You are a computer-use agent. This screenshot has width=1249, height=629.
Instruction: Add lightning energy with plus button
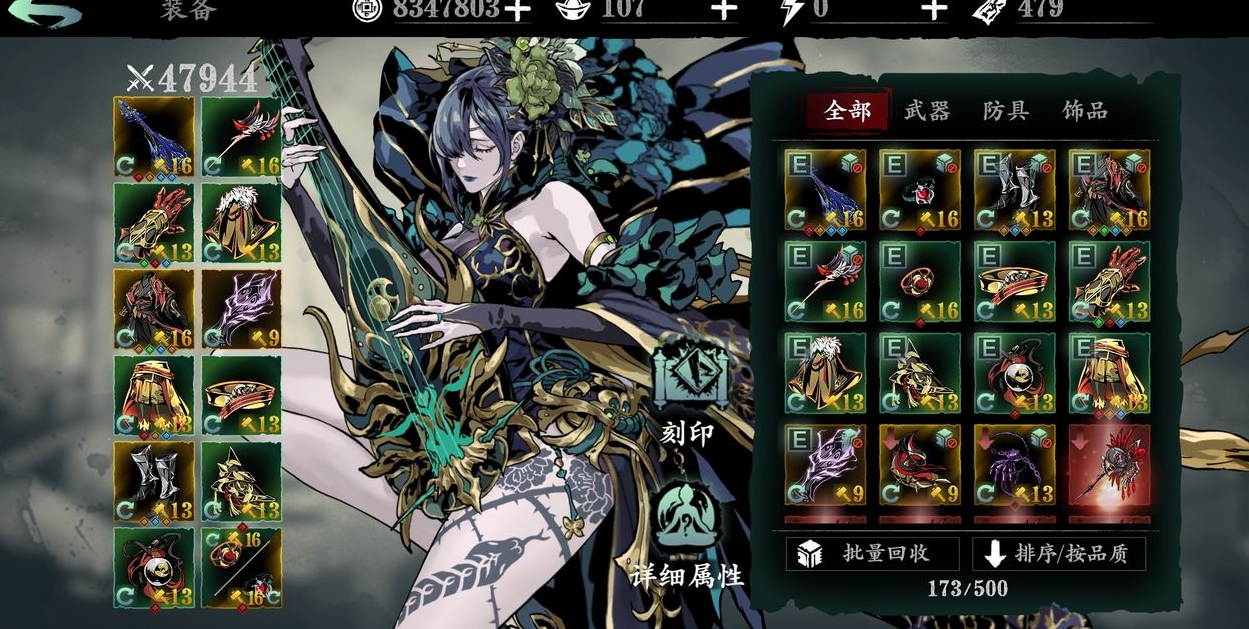[x=932, y=10]
